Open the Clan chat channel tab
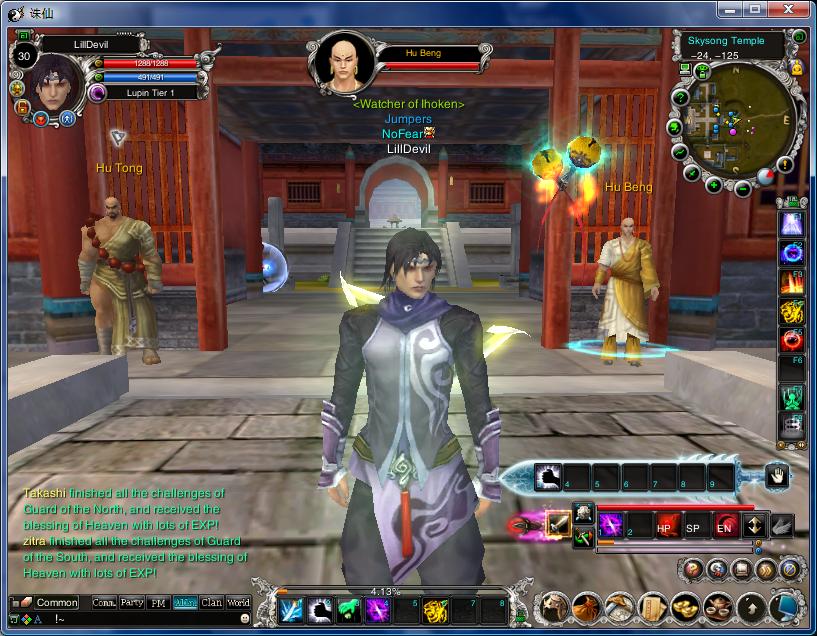817x636 pixels. (211, 603)
